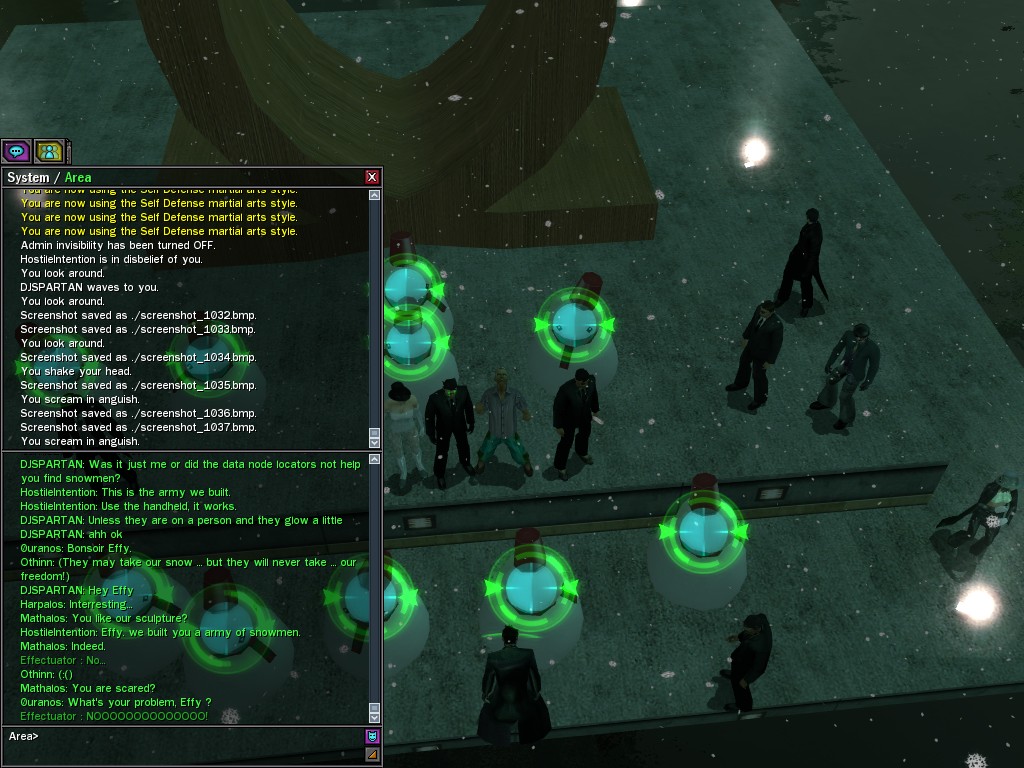
Task: Select the Area channel label in title
Action: coord(78,178)
